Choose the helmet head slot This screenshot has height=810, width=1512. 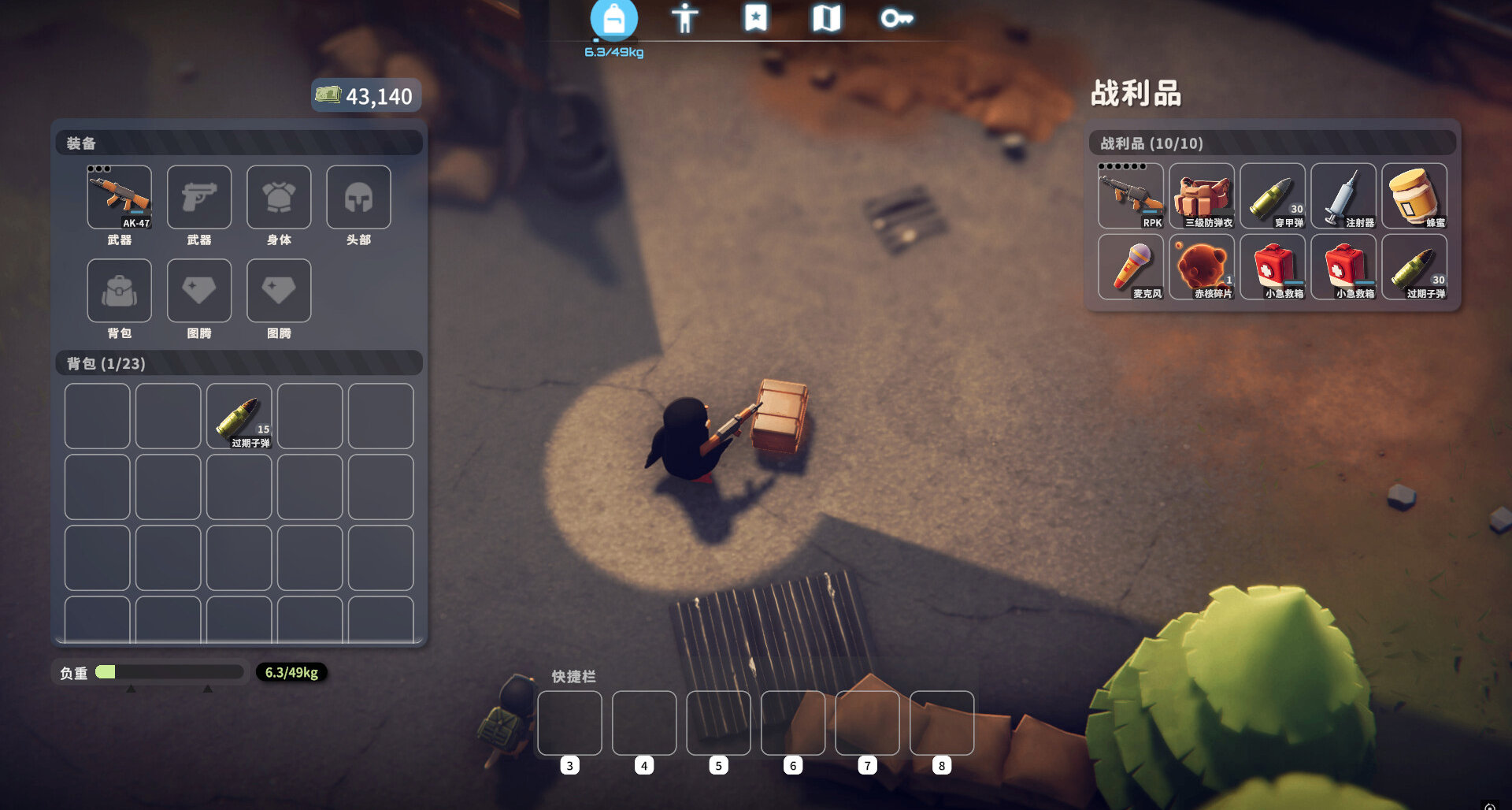358,197
